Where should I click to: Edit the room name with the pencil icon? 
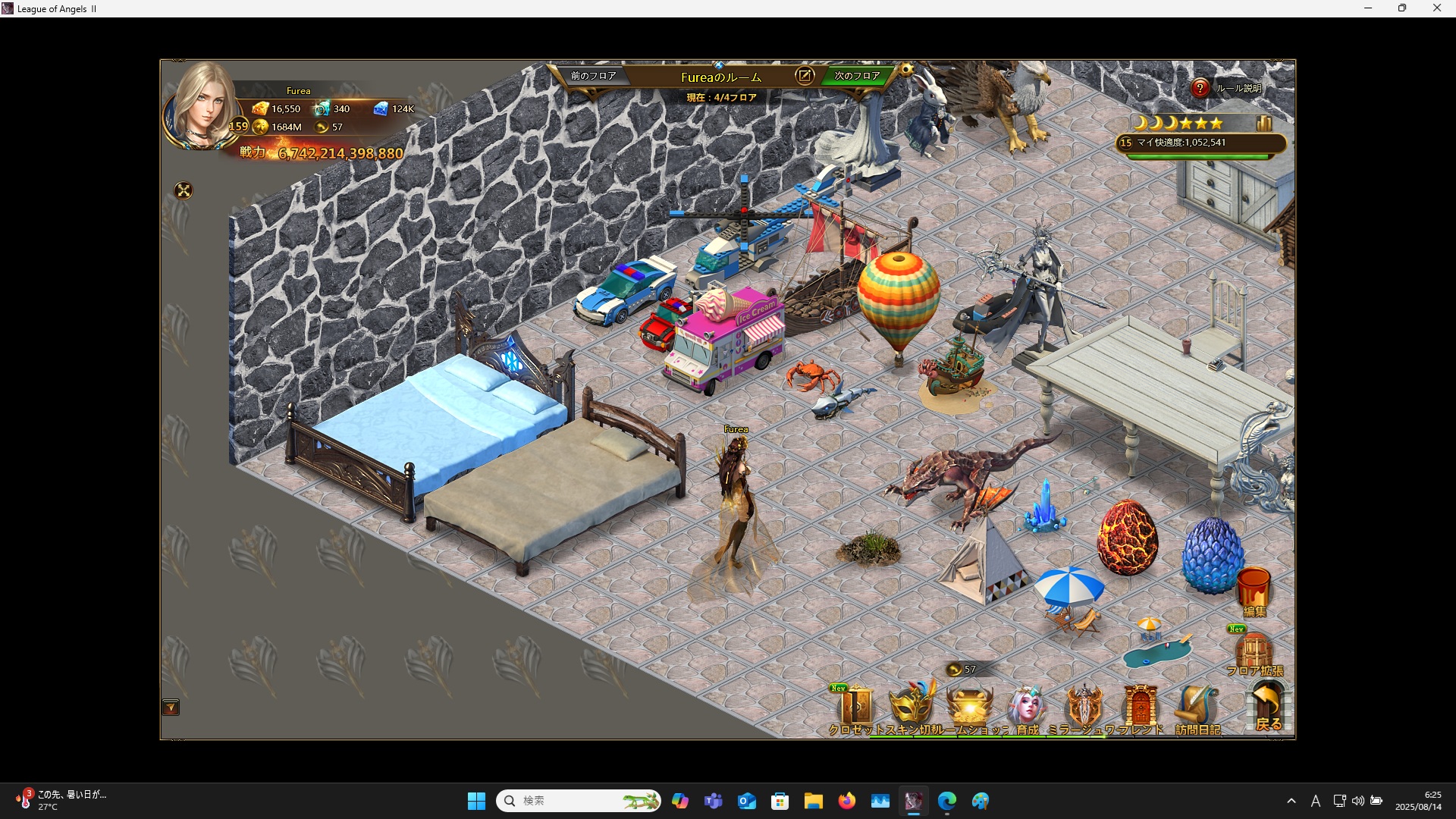(x=804, y=76)
